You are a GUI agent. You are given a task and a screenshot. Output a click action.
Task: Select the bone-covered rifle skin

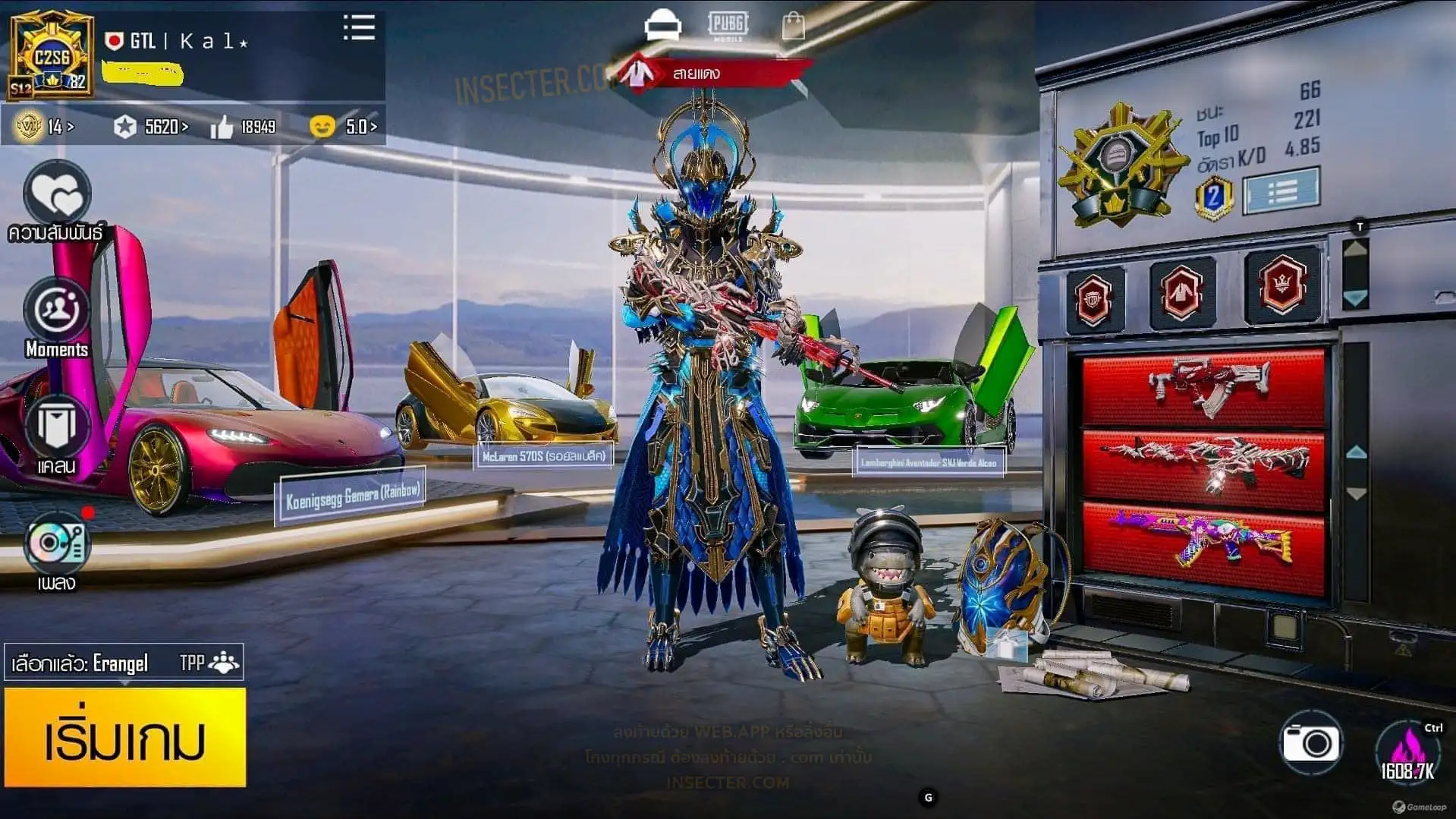point(1203,465)
